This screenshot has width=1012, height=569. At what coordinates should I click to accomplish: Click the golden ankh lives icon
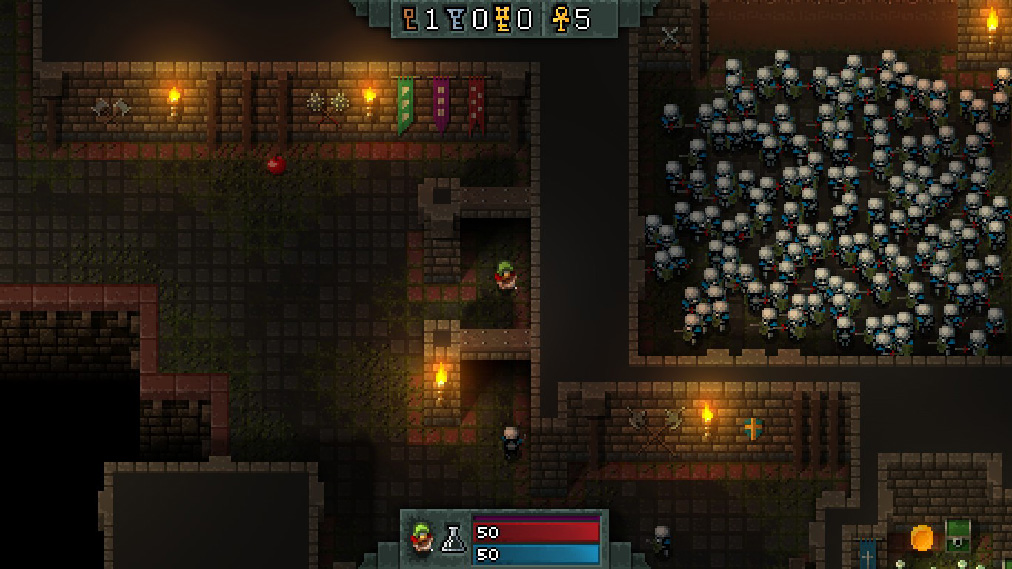[x=561, y=19]
